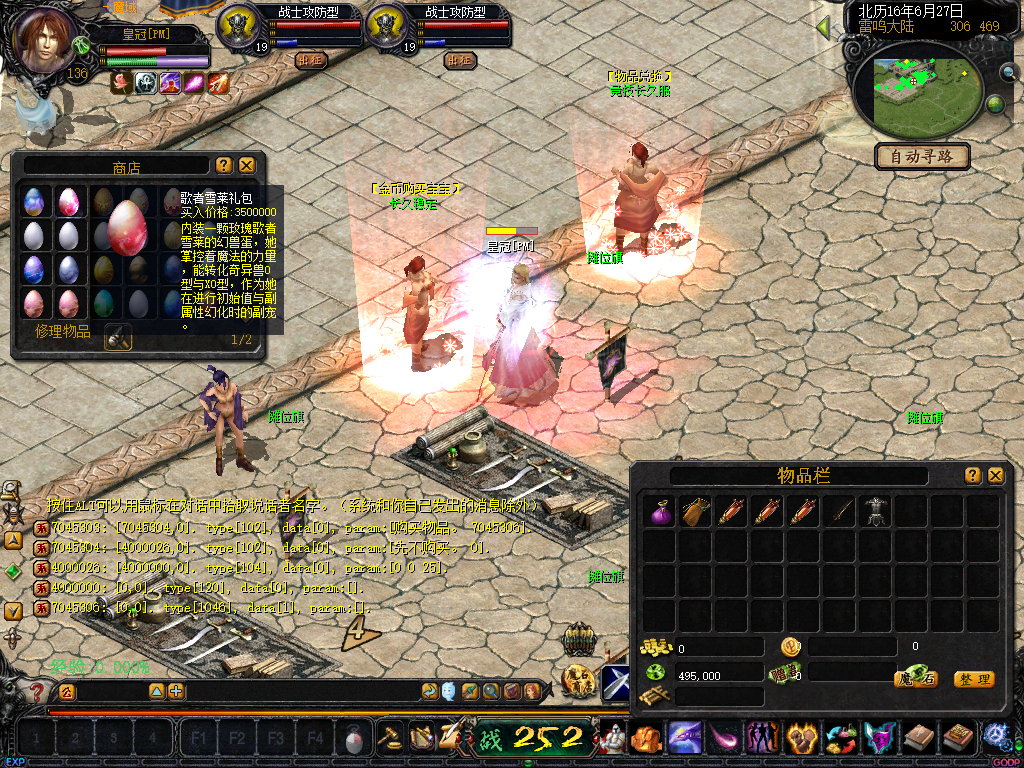This screenshot has height=768, width=1024.
Task: Click the magnifier button beside the minimap
Action: [x=1007, y=72]
